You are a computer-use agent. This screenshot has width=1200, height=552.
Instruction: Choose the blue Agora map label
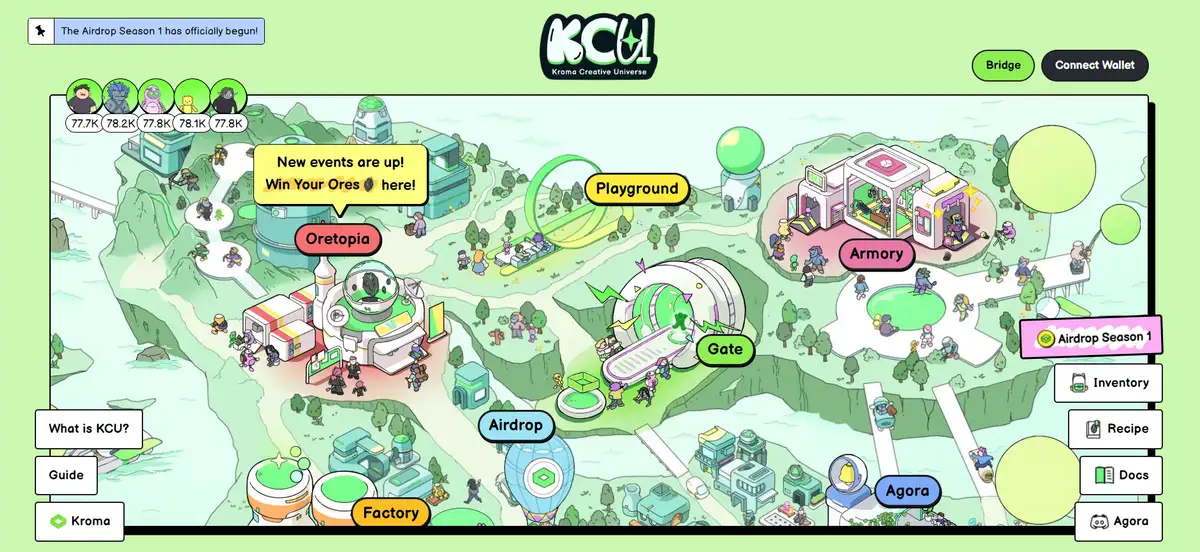click(x=908, y=491)
